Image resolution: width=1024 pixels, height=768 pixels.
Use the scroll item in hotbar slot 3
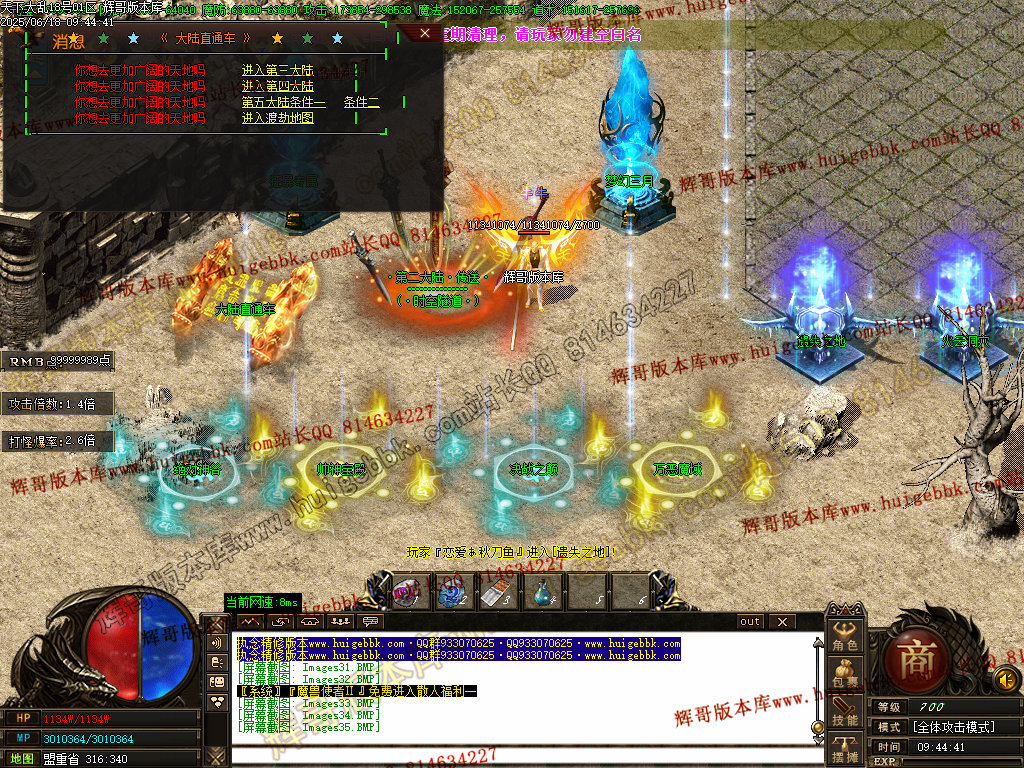click(495, 593)
